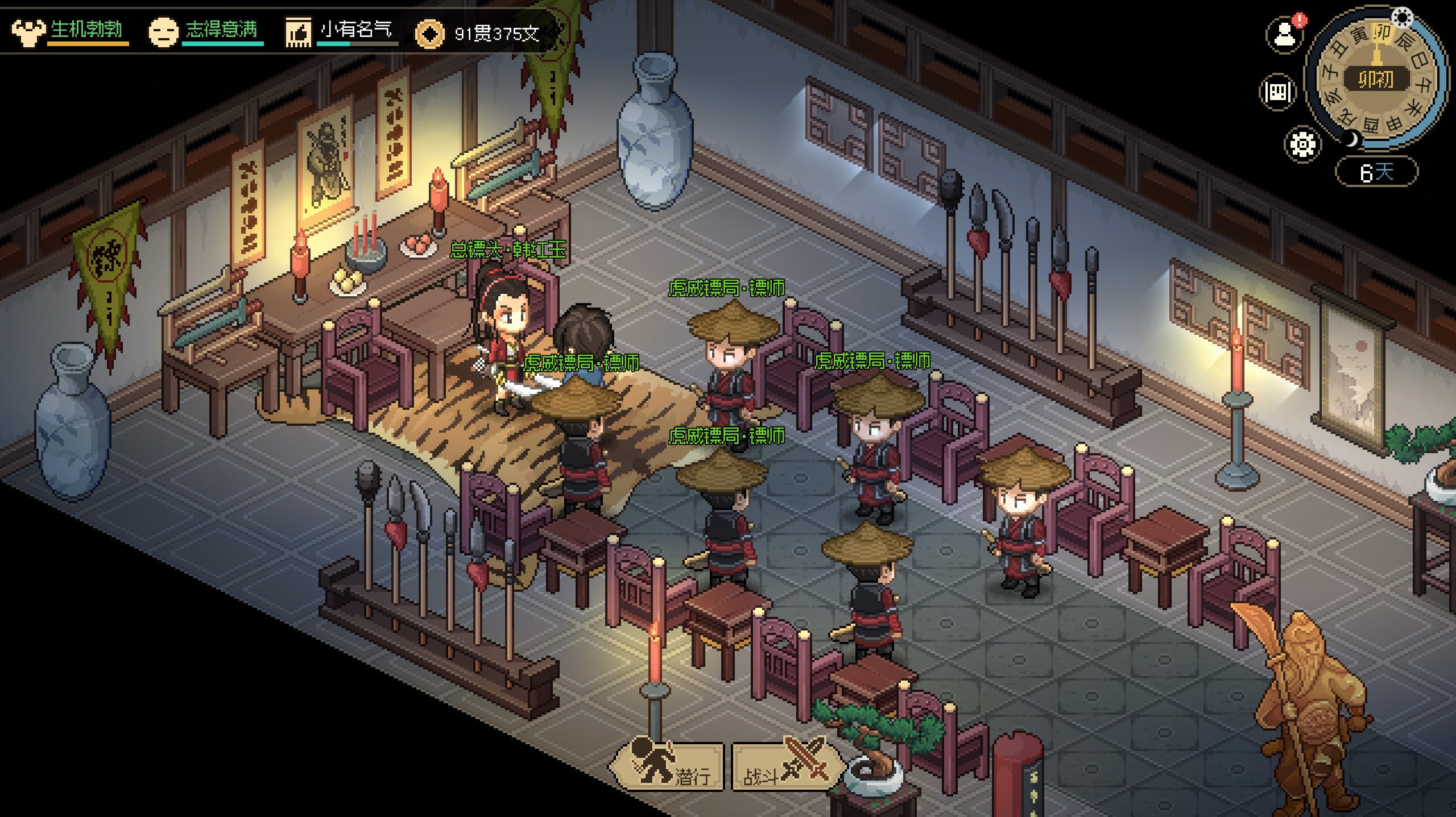Open the character profile icon
Screen dimensions: 1456x817
[1284, 36]
